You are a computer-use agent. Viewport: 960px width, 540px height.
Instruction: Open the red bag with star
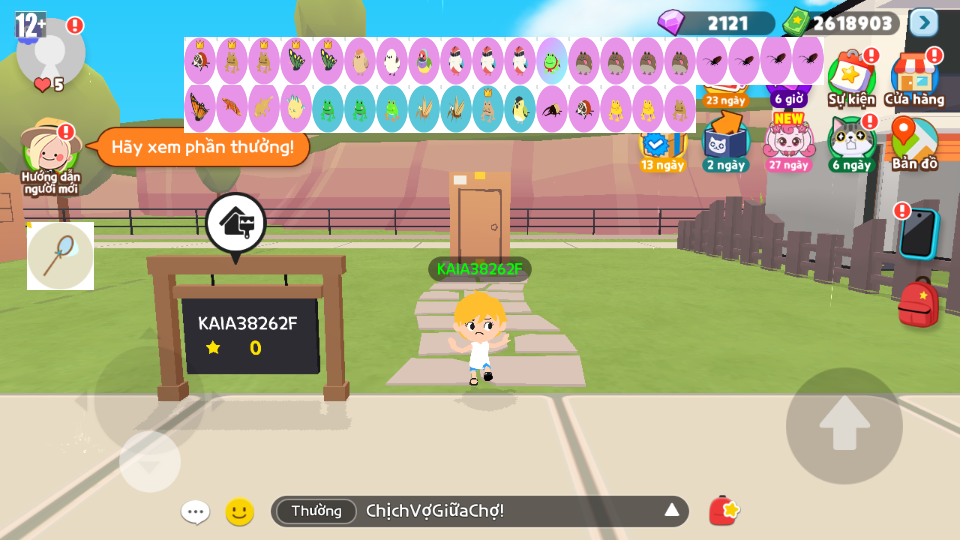[x=723, y=511]
